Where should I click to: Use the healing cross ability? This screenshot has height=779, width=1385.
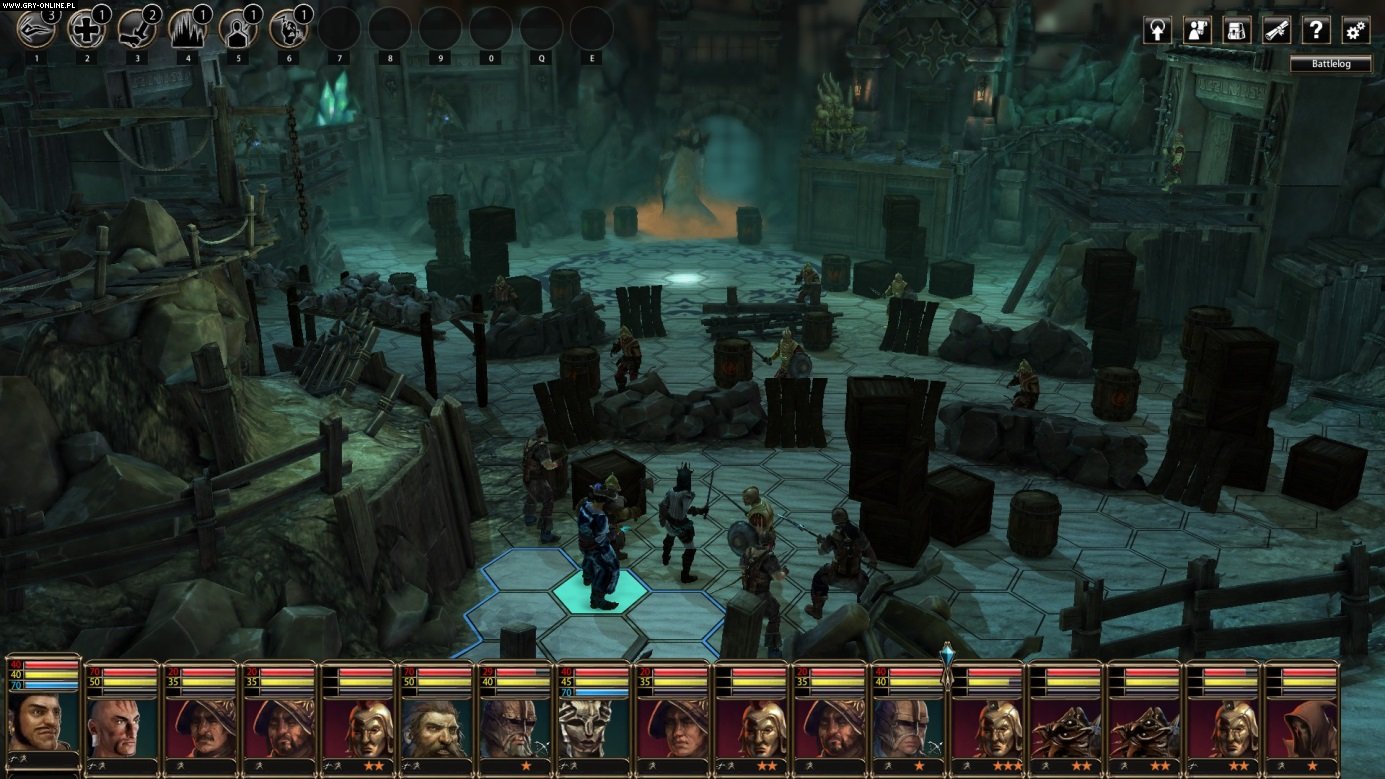[86, 28]
